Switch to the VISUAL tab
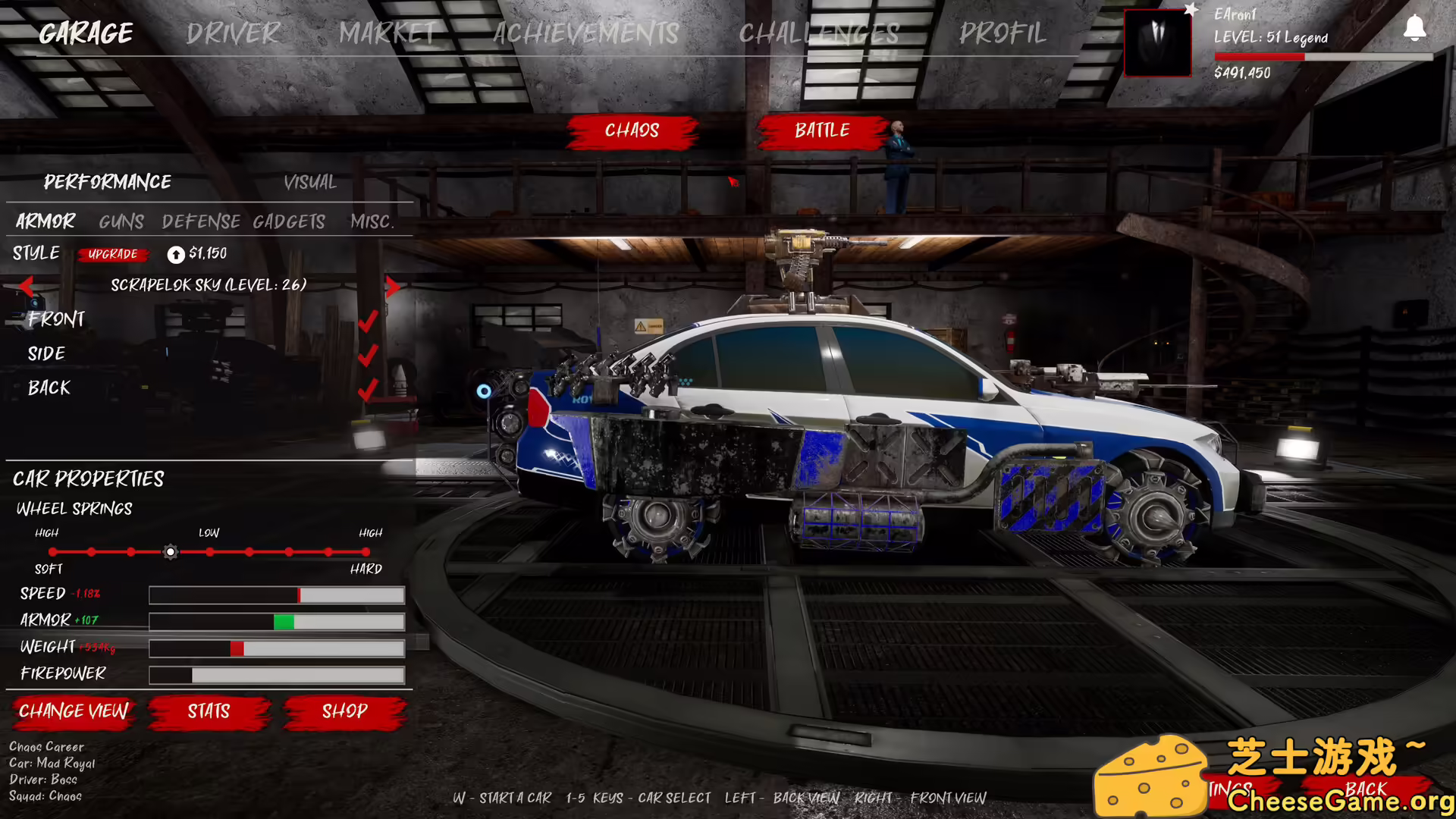The width and height of the screenshot is (1456, 819). pyautogui.click(x=309, y=182)
